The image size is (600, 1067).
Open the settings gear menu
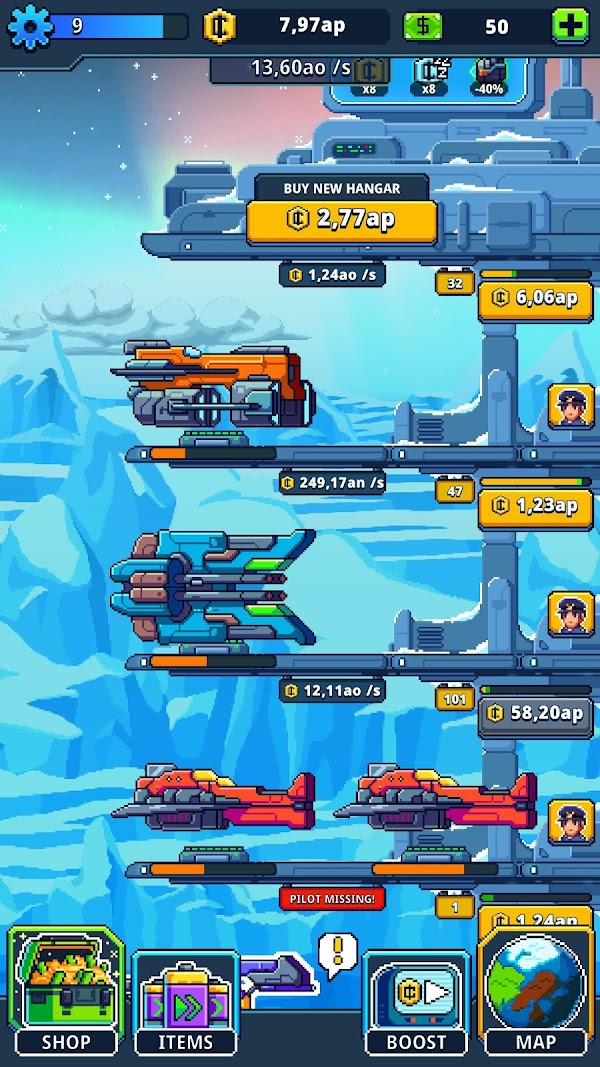(x=30, y=27)
